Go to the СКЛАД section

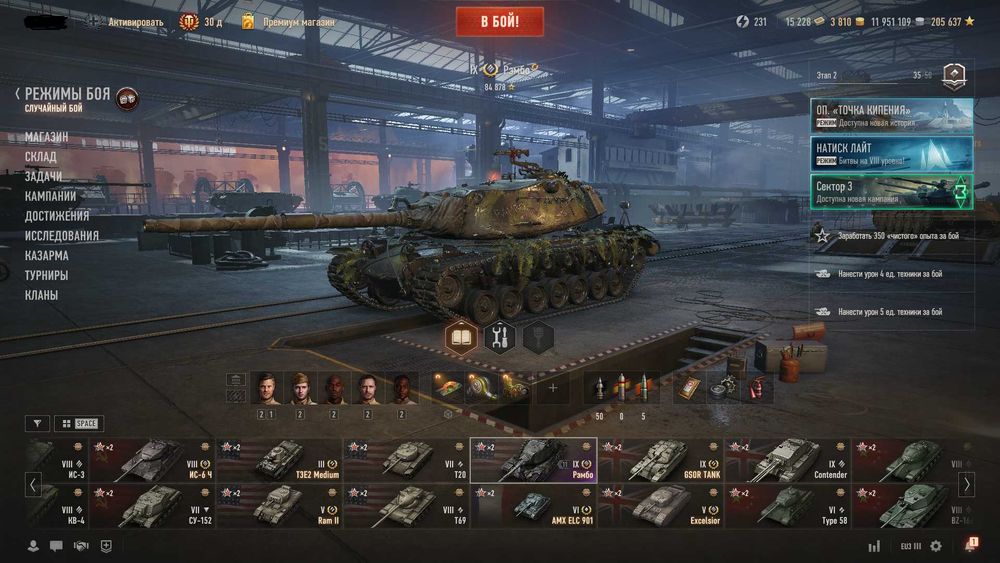pos(41,157)
